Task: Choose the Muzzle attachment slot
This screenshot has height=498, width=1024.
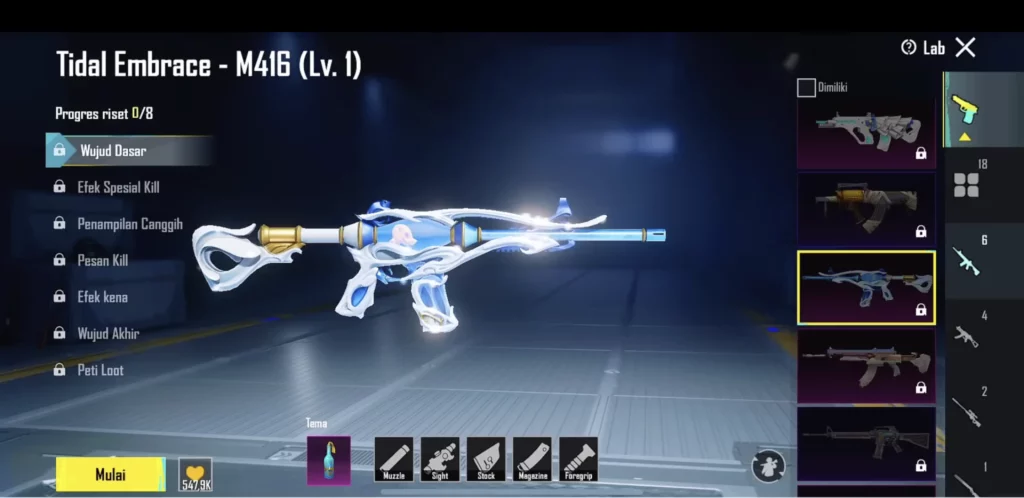Action: [x=394, y=459]
